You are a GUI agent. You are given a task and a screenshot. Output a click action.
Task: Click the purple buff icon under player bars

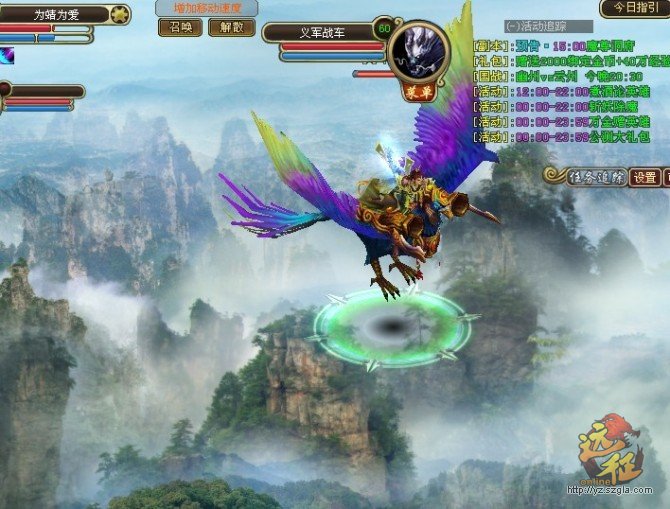7,56
